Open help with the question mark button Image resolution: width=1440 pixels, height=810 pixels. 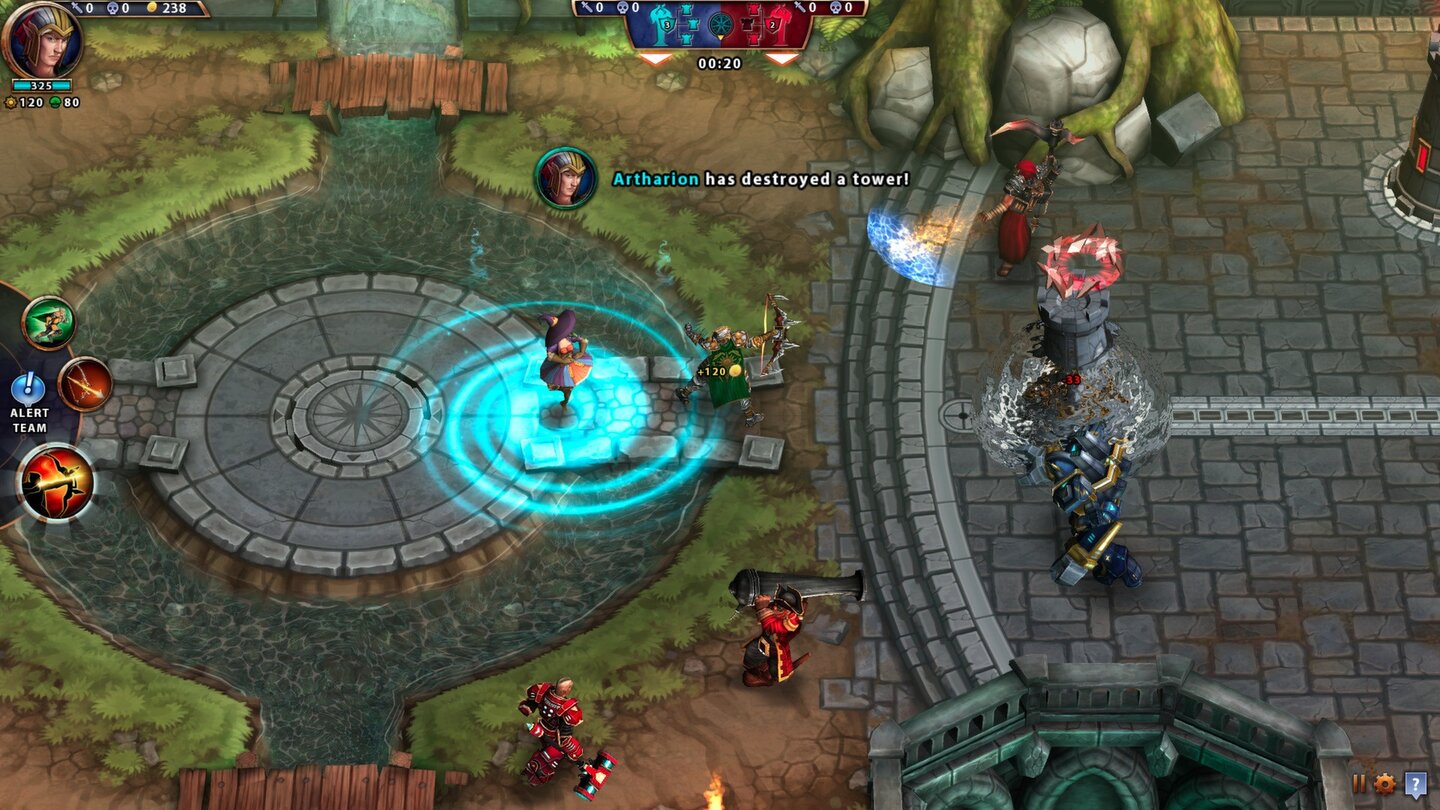[1416, 784]
